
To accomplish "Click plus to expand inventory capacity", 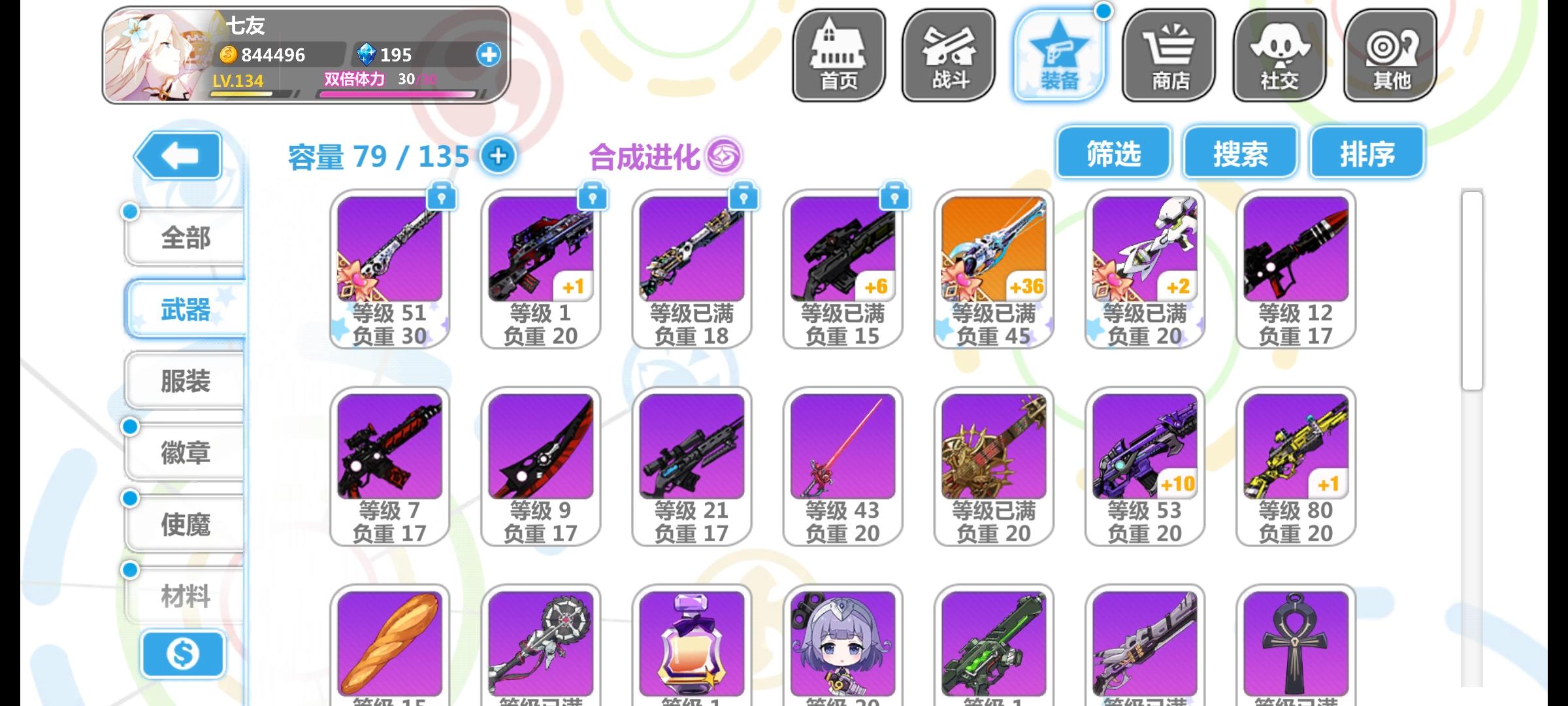I will [x=498, y=157].
